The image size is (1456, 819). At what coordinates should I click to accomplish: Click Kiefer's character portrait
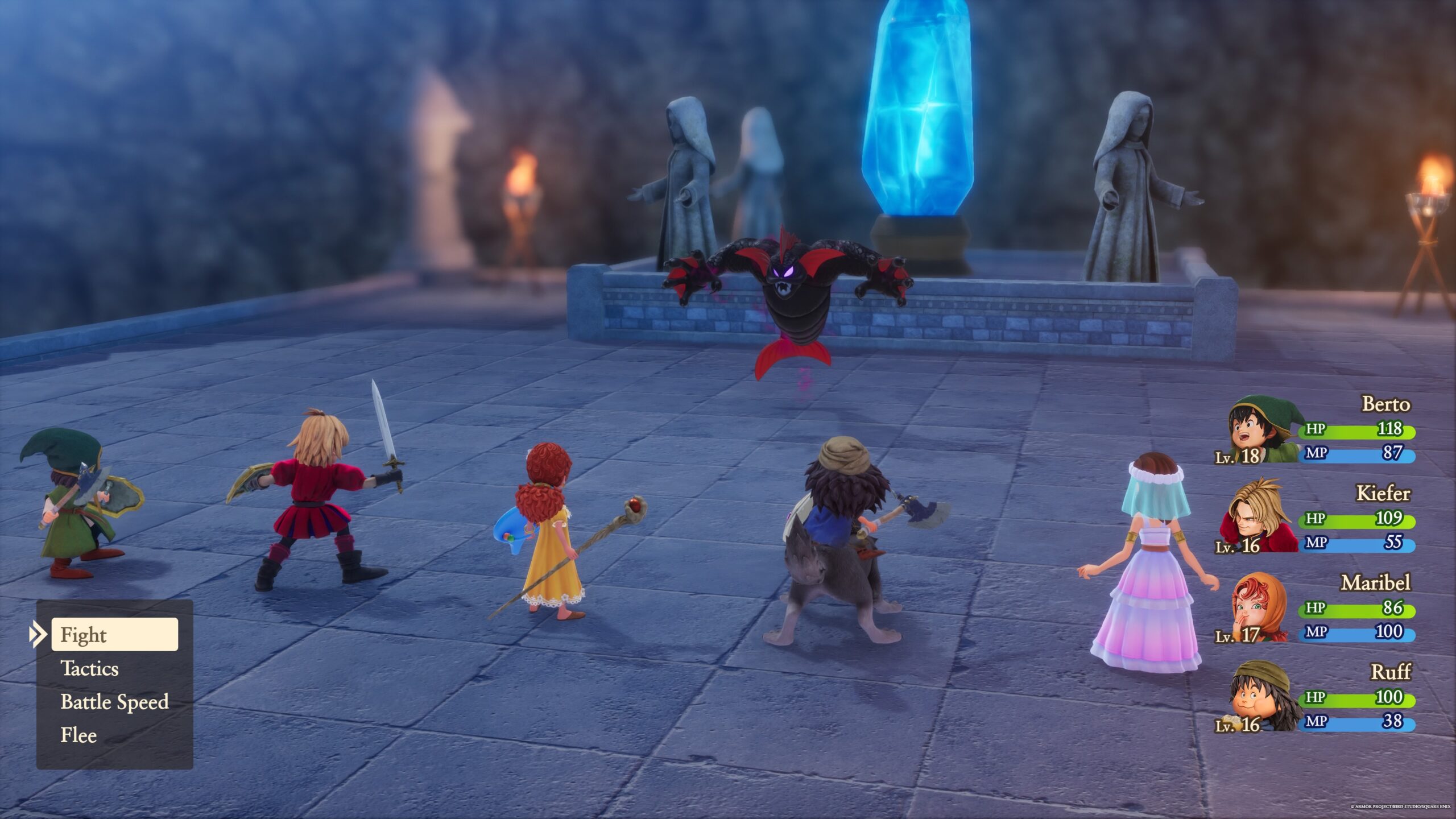coord(1261,518)
